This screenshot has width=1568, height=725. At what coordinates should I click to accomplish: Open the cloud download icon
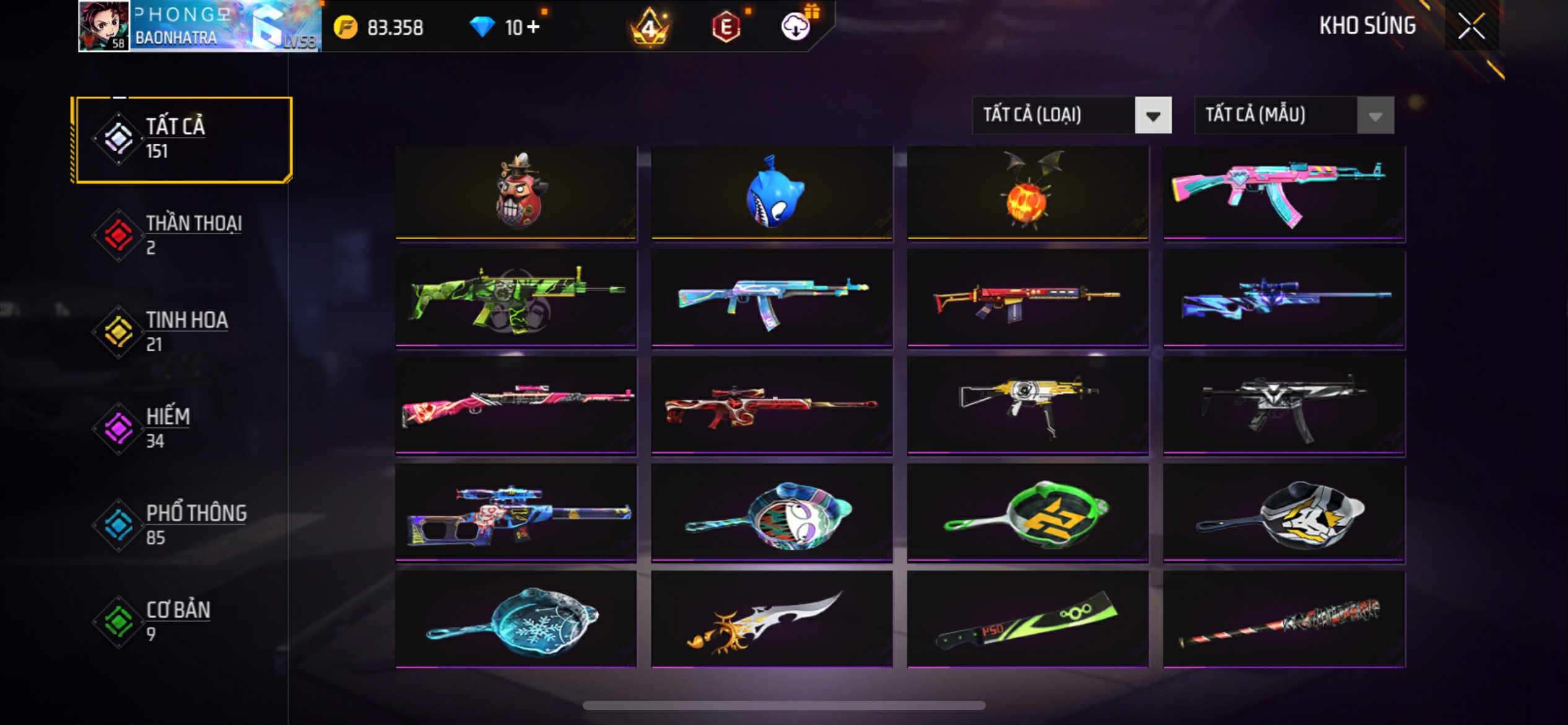795,27
